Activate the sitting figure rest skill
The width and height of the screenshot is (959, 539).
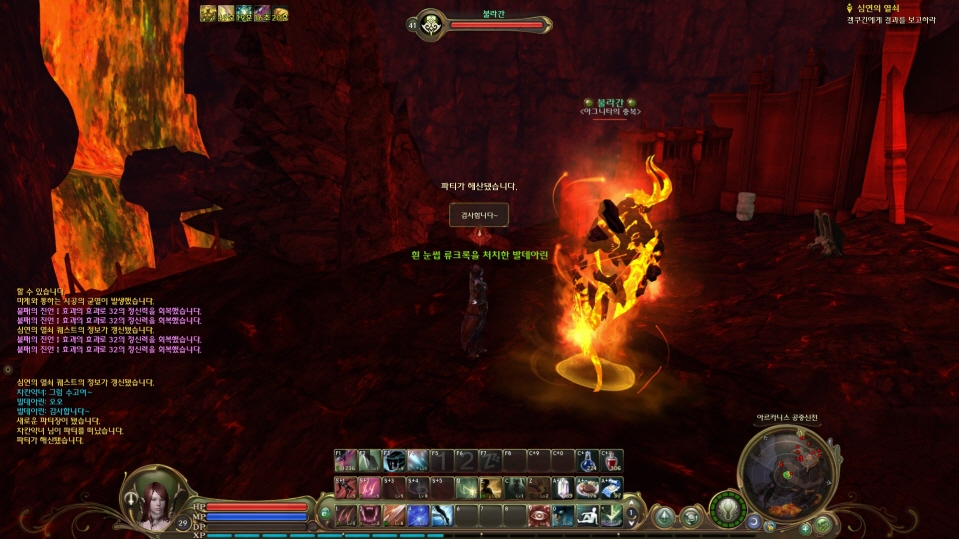click(x=588, y=514)
